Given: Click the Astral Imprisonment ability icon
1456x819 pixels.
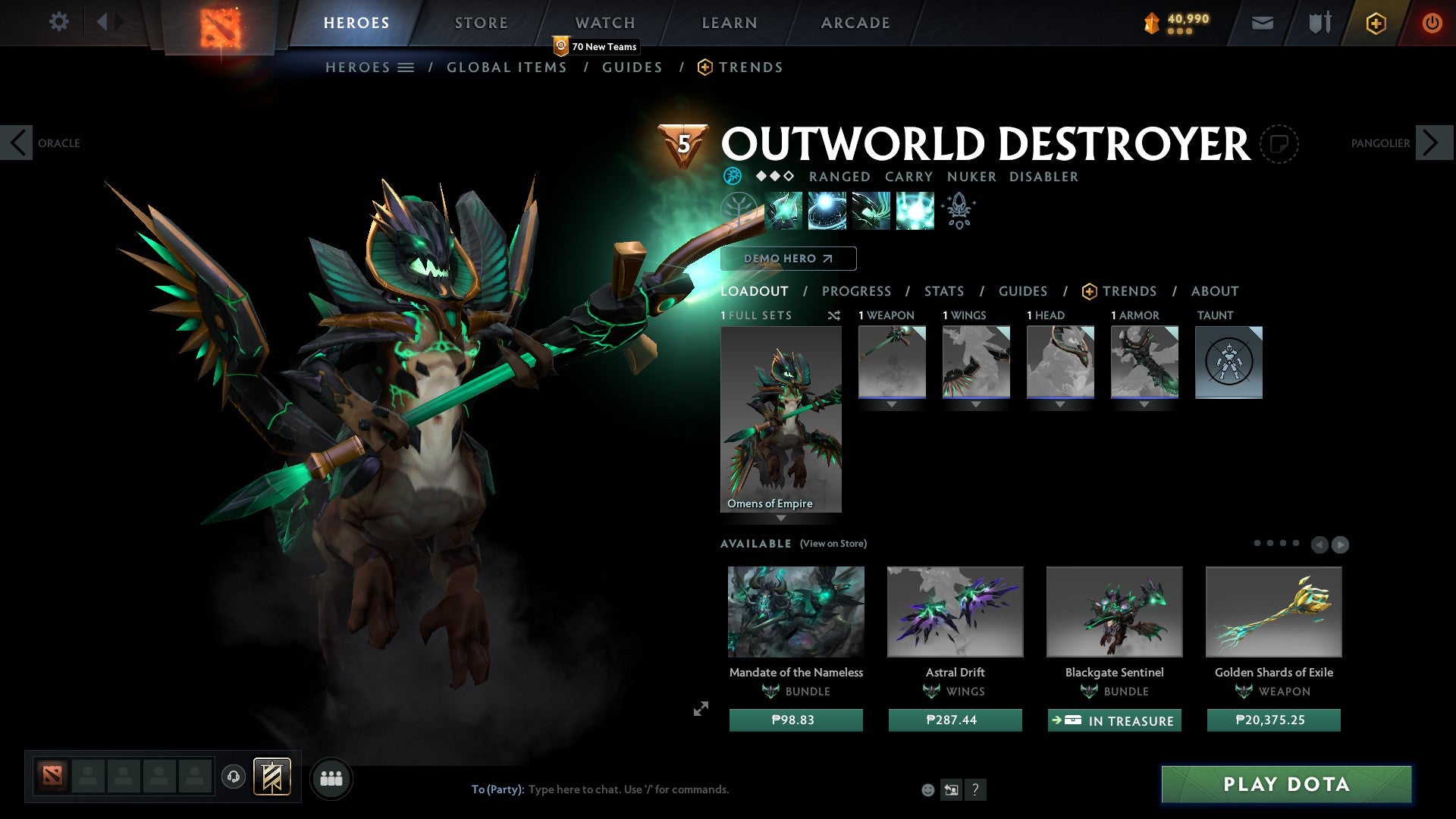Looking at the screenshot, I should (x=828, y=211).
